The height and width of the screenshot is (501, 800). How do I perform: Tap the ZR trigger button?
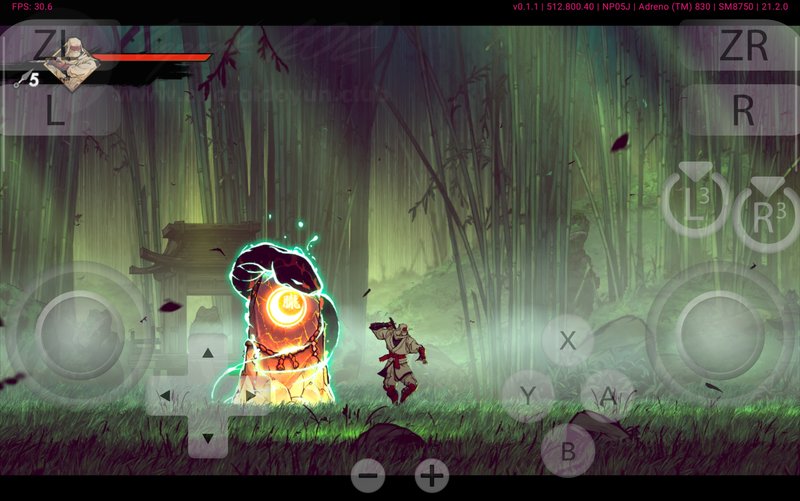(x=742, y=47)
